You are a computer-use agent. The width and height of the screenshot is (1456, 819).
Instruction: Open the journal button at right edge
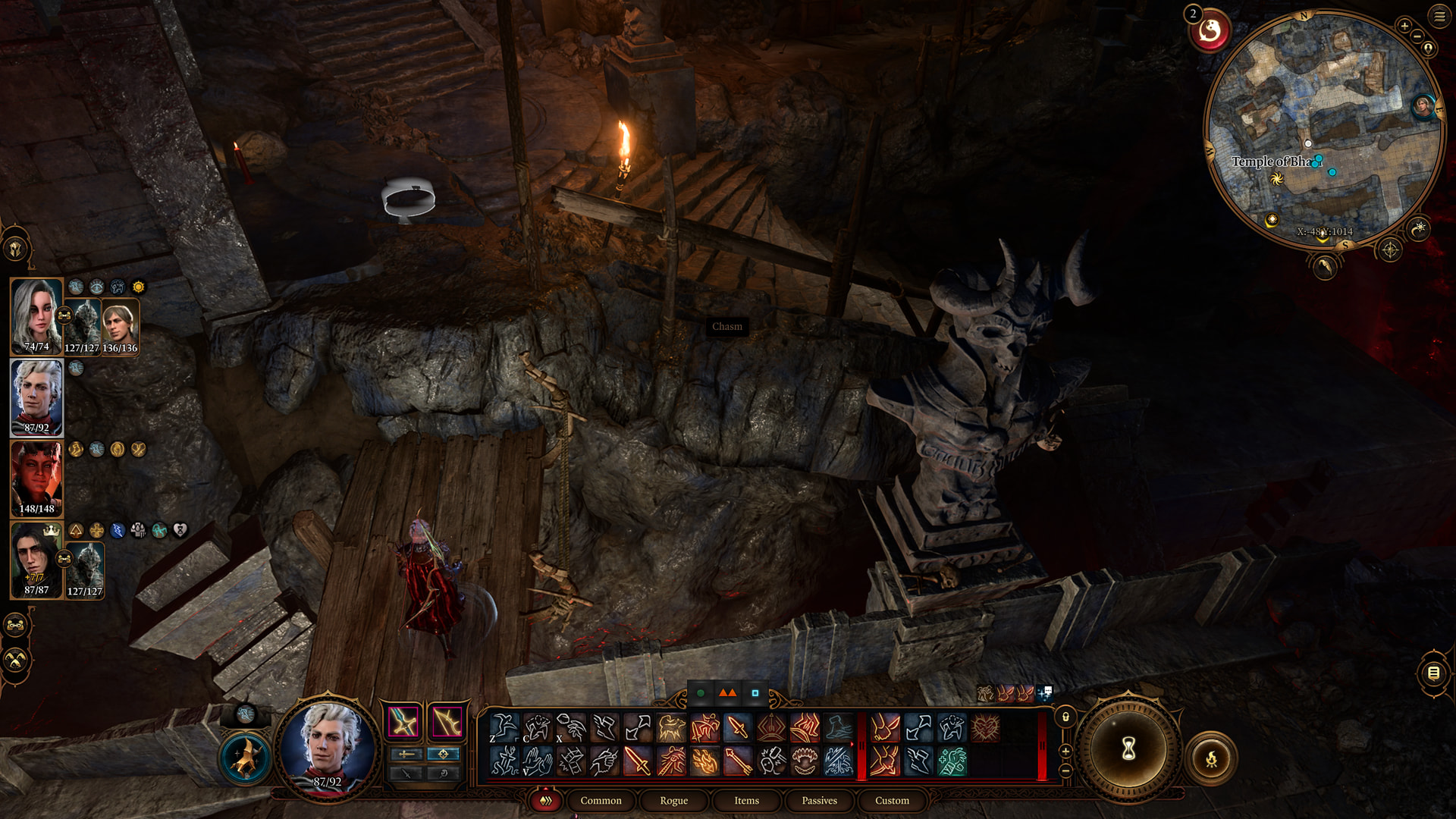[x=1433, y=673]
